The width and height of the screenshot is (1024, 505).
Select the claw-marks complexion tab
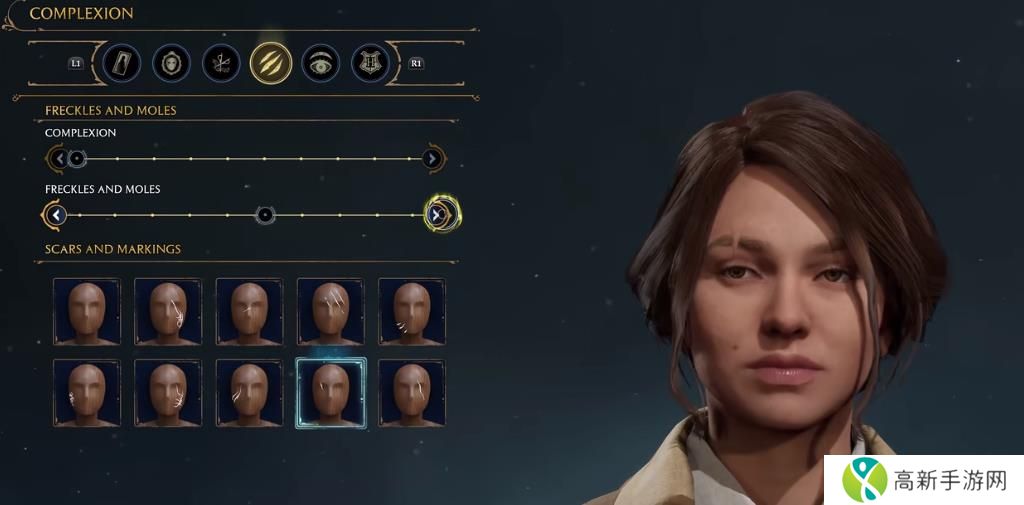pos(271,63)
